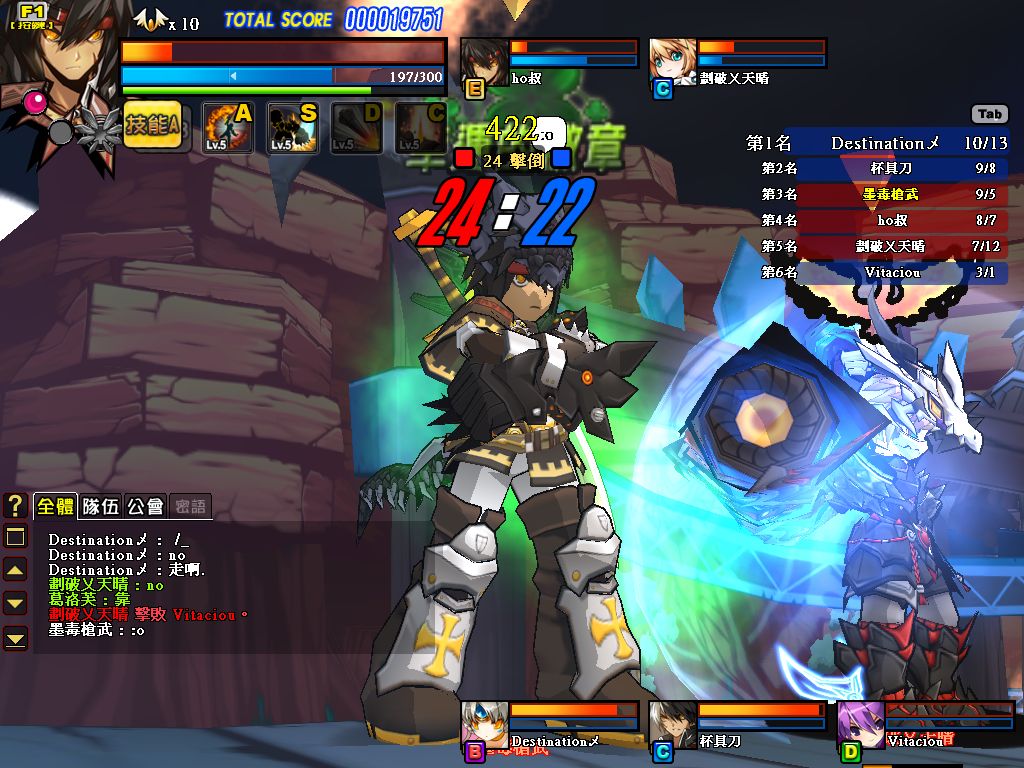Select the 杯具刀 player portrait
The height and width of the screenshot is (768, 1024).
coord(672,724)
